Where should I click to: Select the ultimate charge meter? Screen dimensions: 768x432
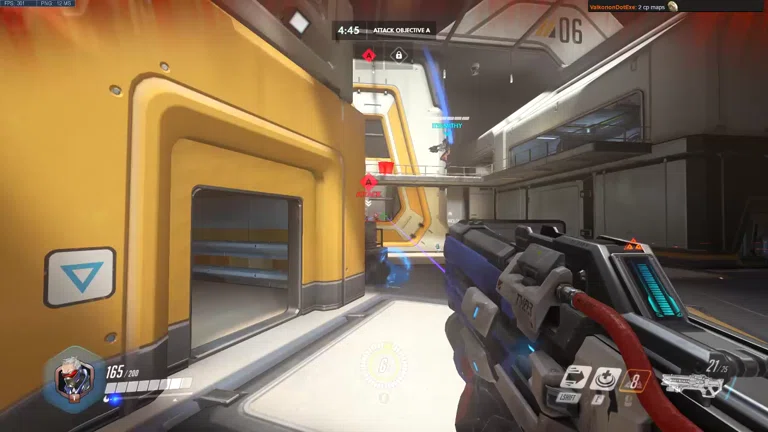[x=384, y=365]
